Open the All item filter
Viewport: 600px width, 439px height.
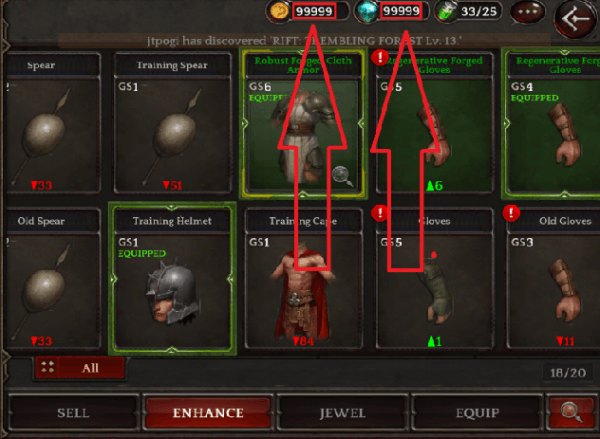80,367
